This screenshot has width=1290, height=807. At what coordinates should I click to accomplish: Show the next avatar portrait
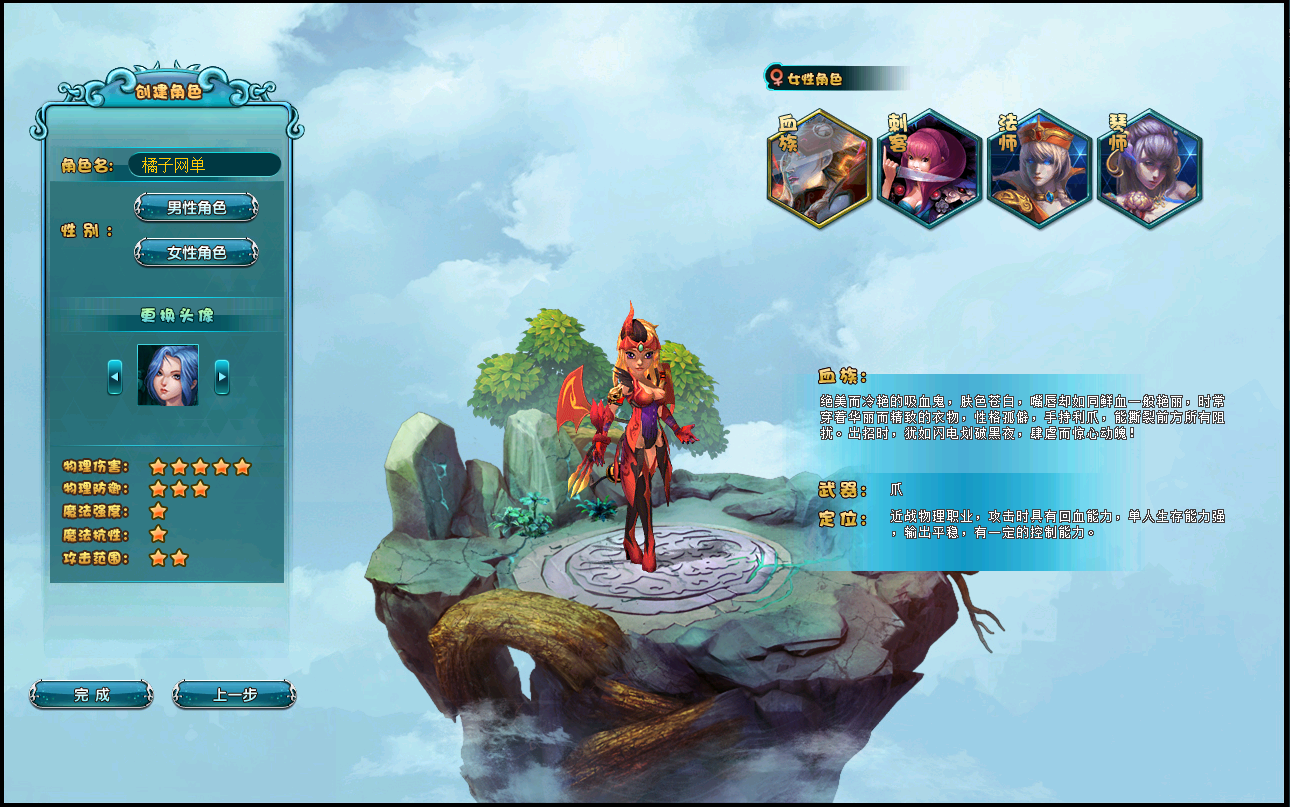point(222,377)
